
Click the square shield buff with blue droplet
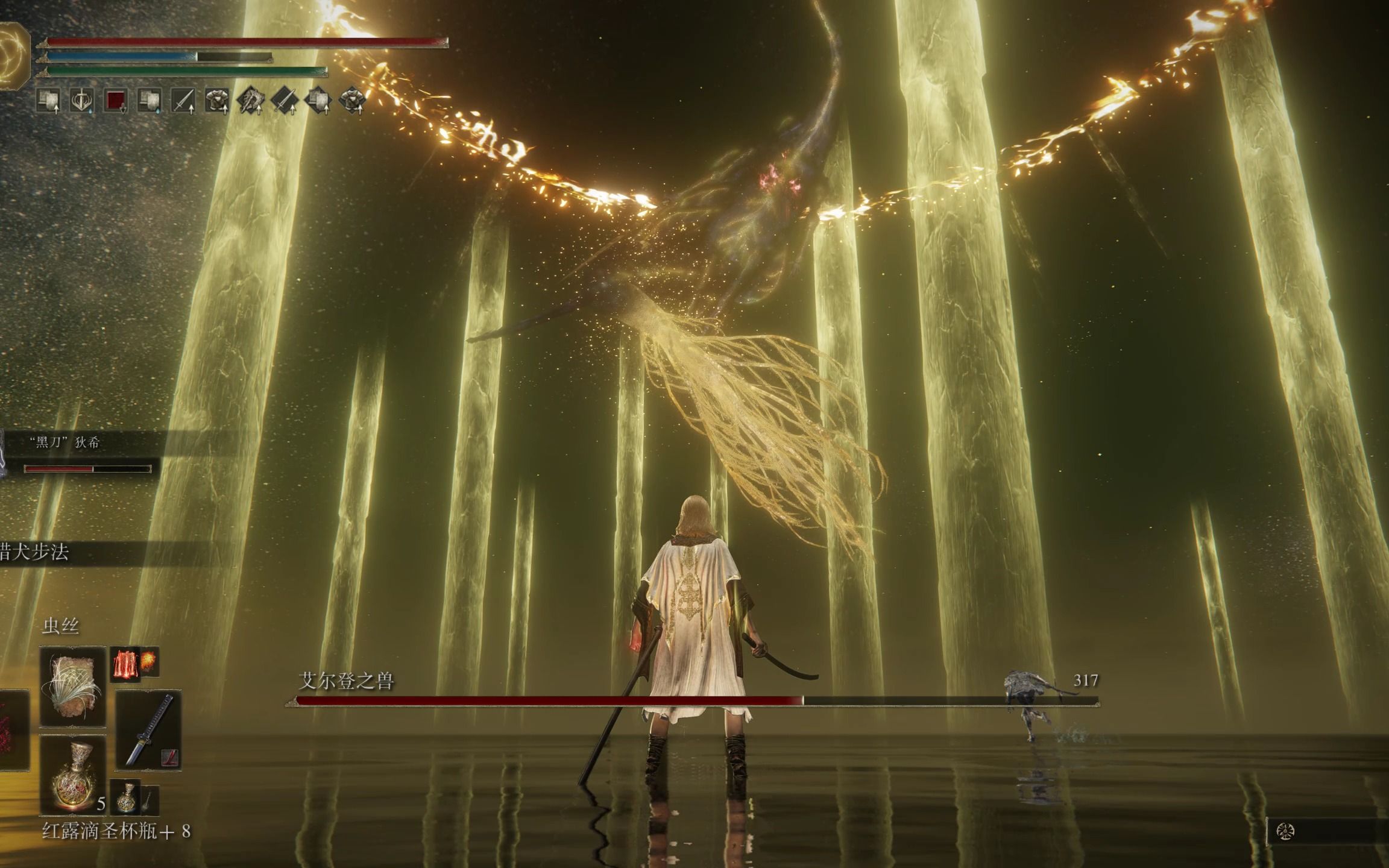pos(149,101)
